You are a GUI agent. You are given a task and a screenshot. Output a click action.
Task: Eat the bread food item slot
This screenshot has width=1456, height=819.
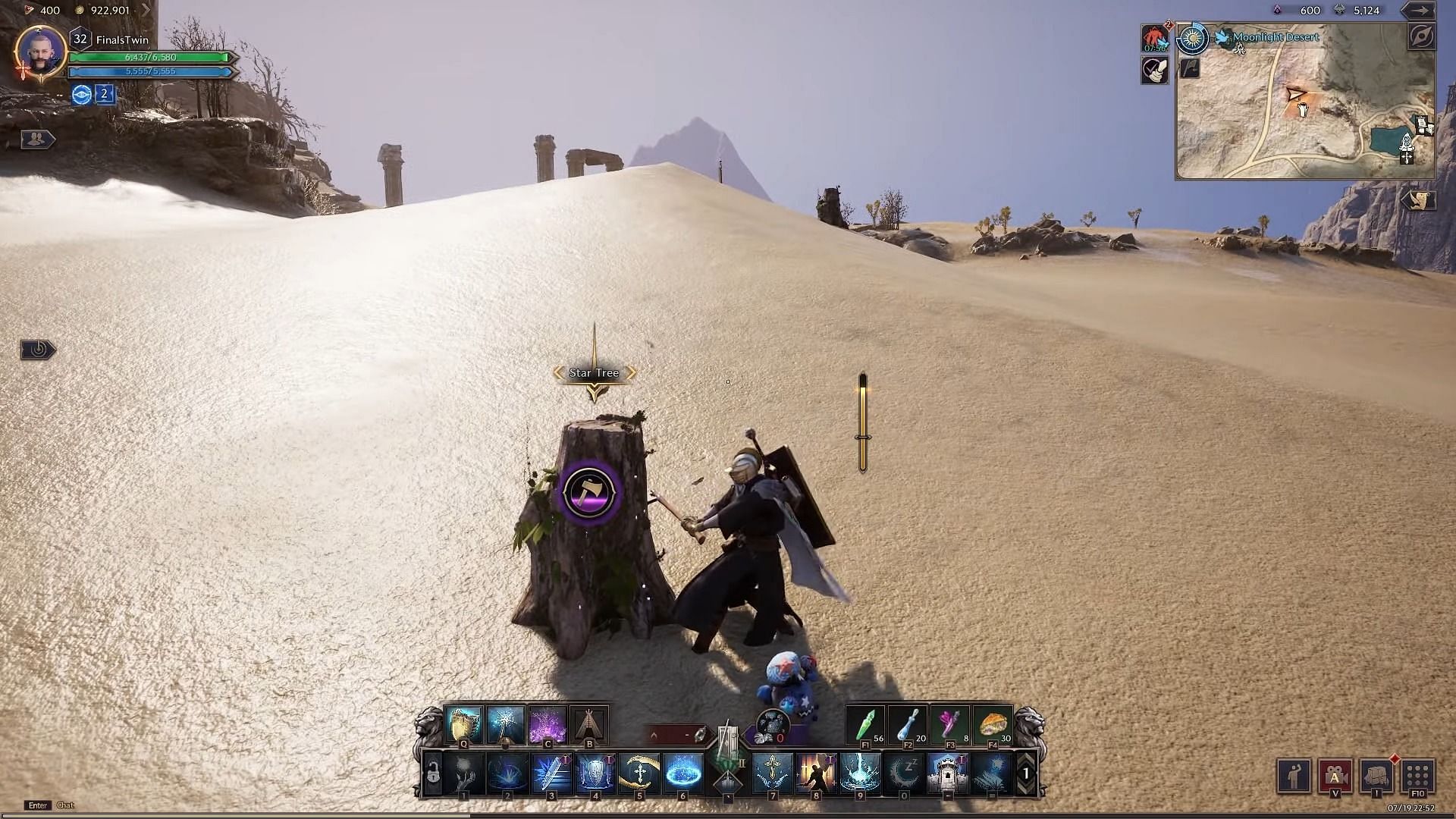[993, 726]
